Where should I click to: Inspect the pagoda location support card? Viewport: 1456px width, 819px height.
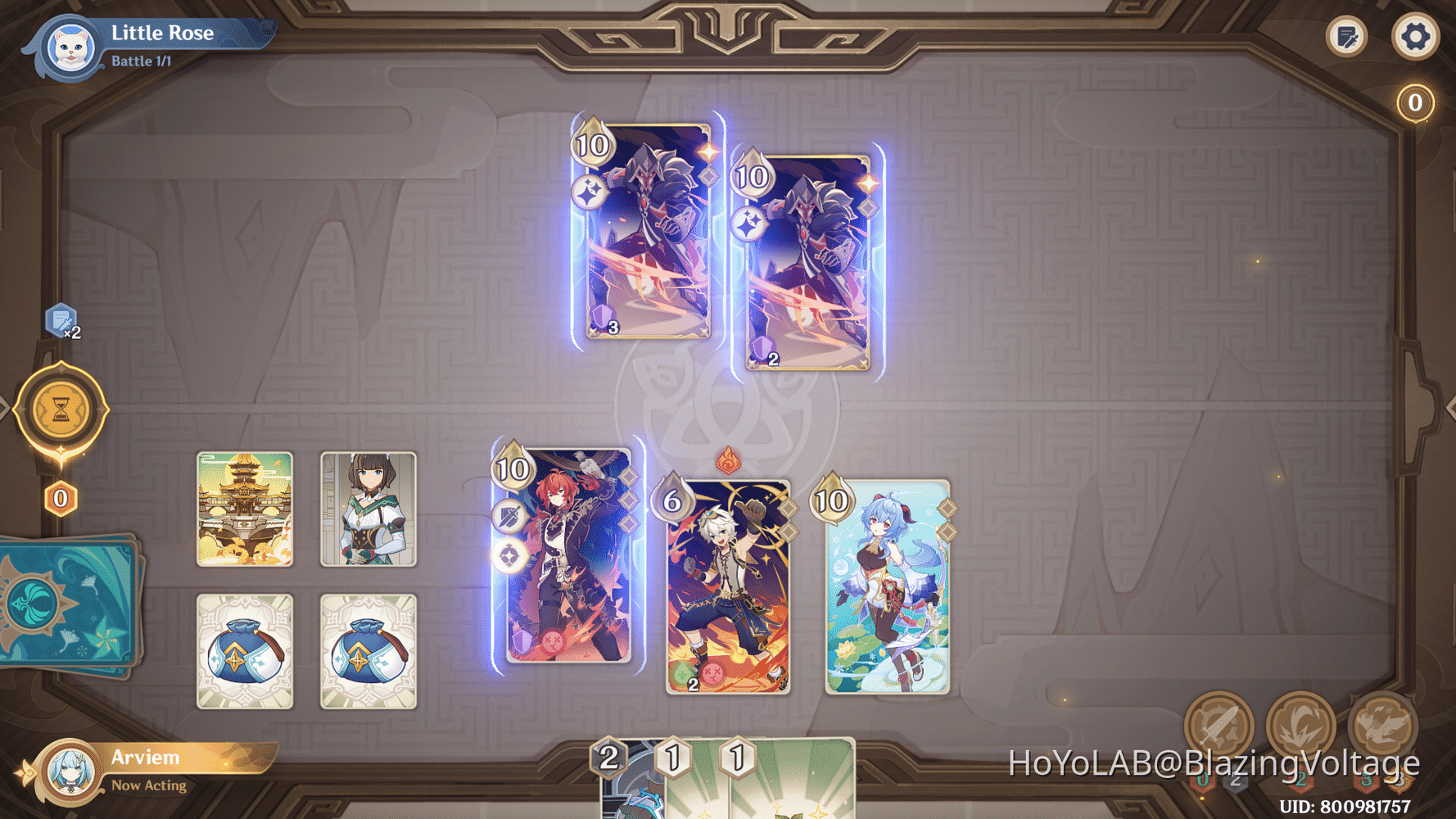(x=244, y=508)
